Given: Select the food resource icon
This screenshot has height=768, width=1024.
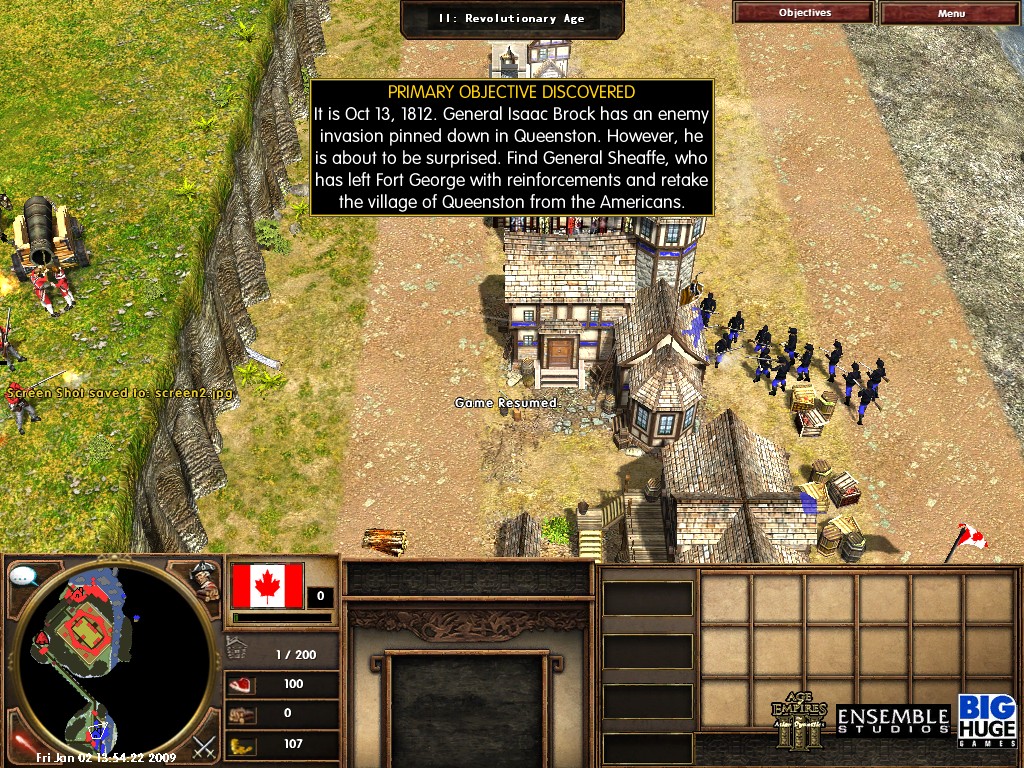Looking at the screenshot, I should click(x=242, y=685).
